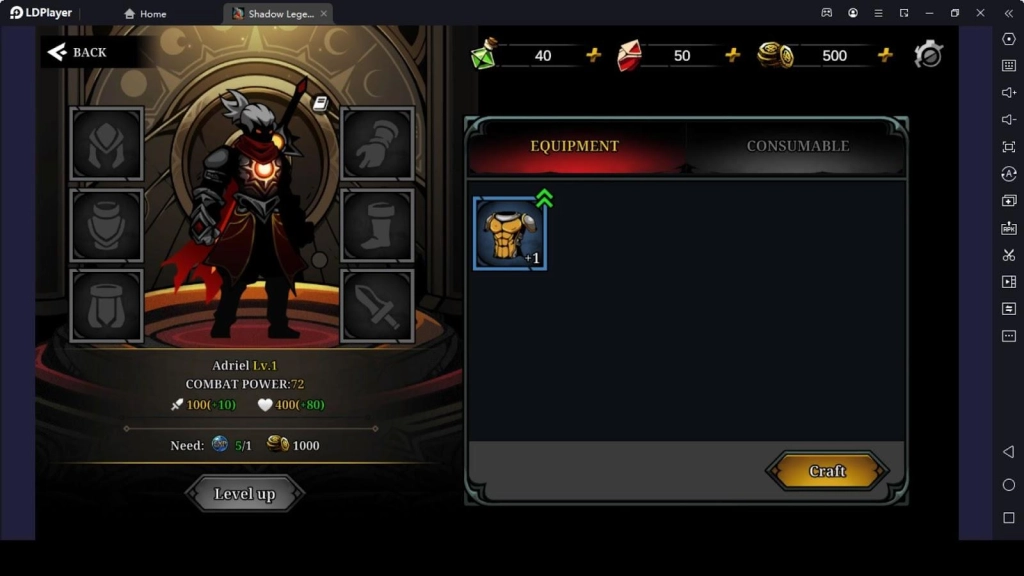
Task: Switch to the Consumable tab
Action: tap(797, 146)
